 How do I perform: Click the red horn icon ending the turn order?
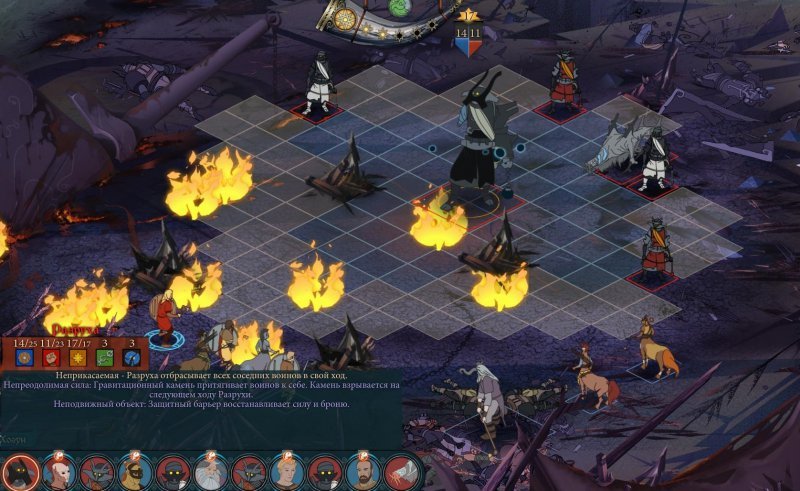pyautogui.click(x=402, y=470)
